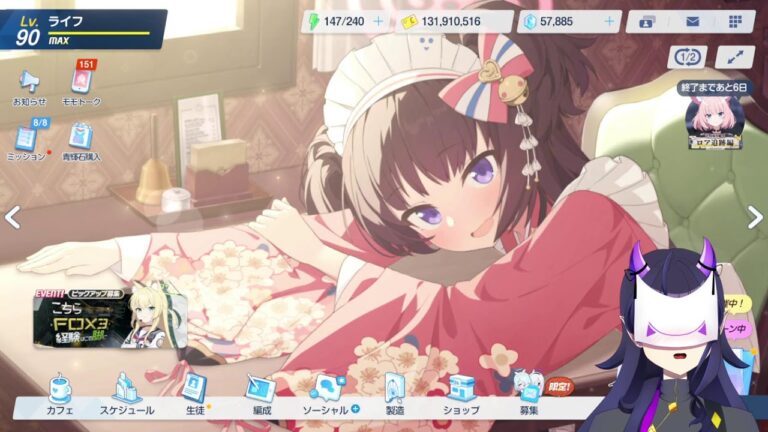The width and height of the screenshot is (768, 432).
Task: Open the 募集 recruitment menu
Action: pyautogui.click(x=529, y=393)
